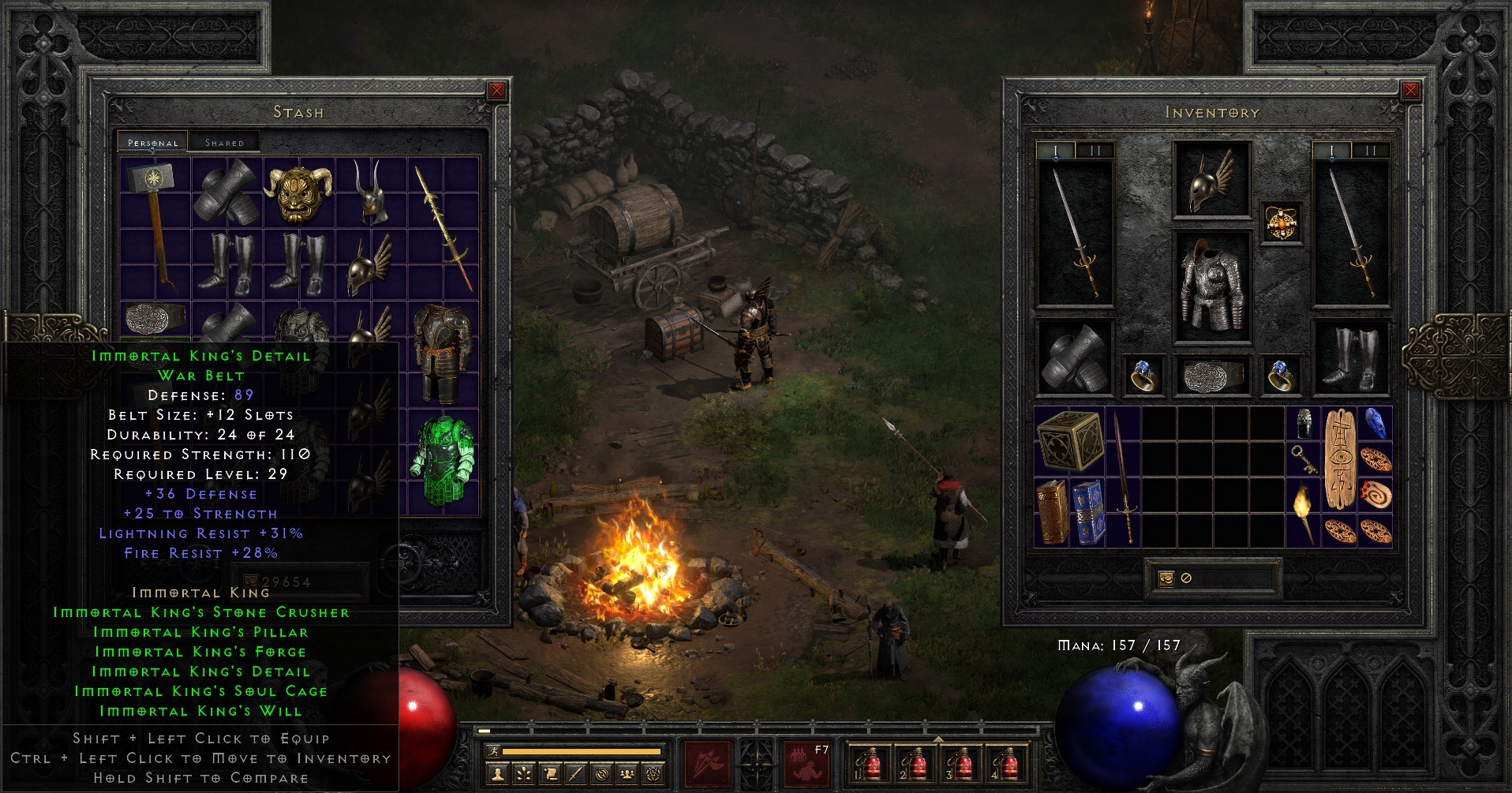Expand the potion belt with the up arrow
The image size is (1512, 793).
pos(938,740)
